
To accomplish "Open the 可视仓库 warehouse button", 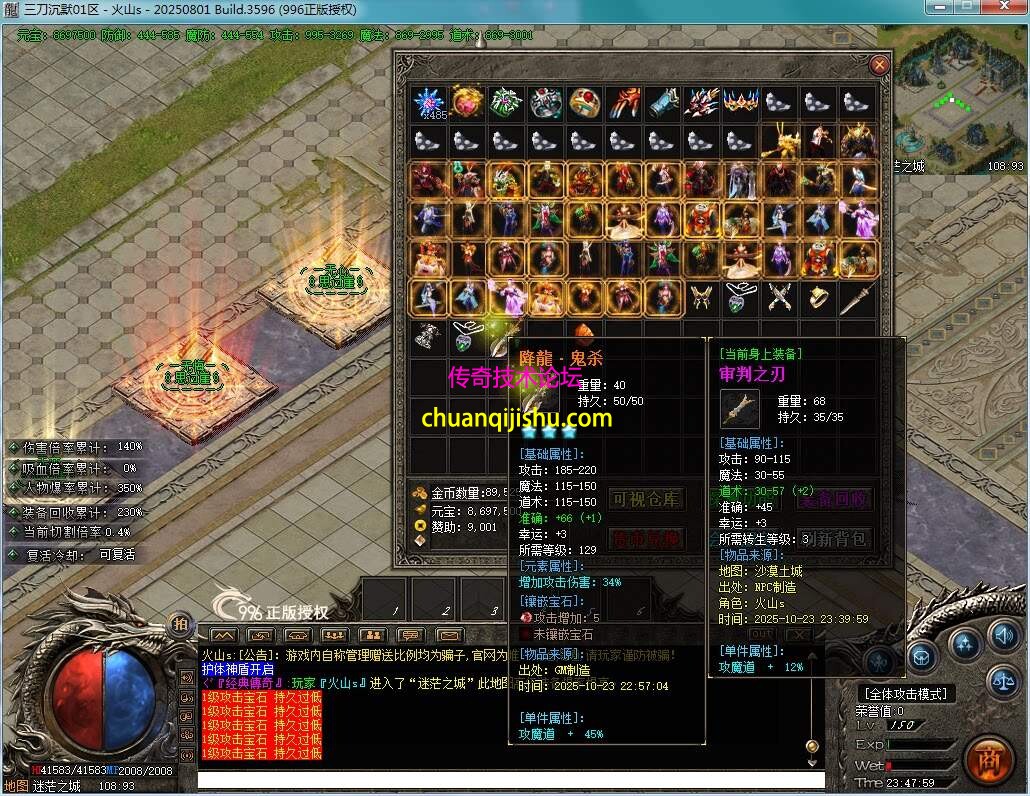I will click(x=646, y=499).
